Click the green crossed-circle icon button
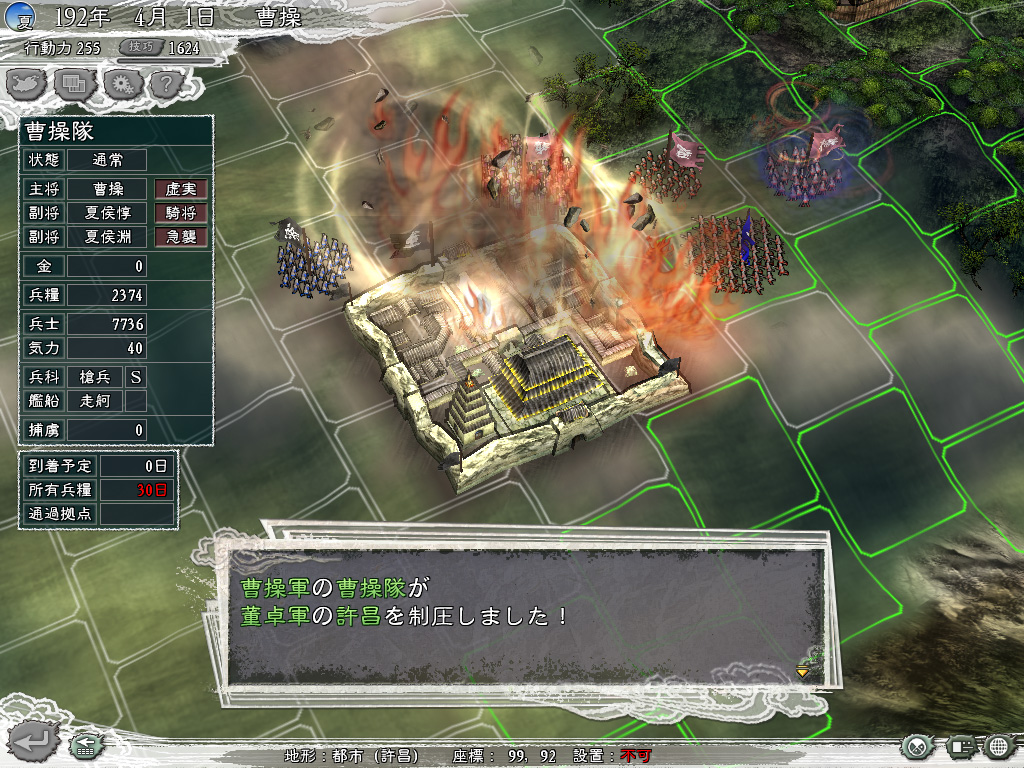The image size is (1024, 768). pos(917,746)
